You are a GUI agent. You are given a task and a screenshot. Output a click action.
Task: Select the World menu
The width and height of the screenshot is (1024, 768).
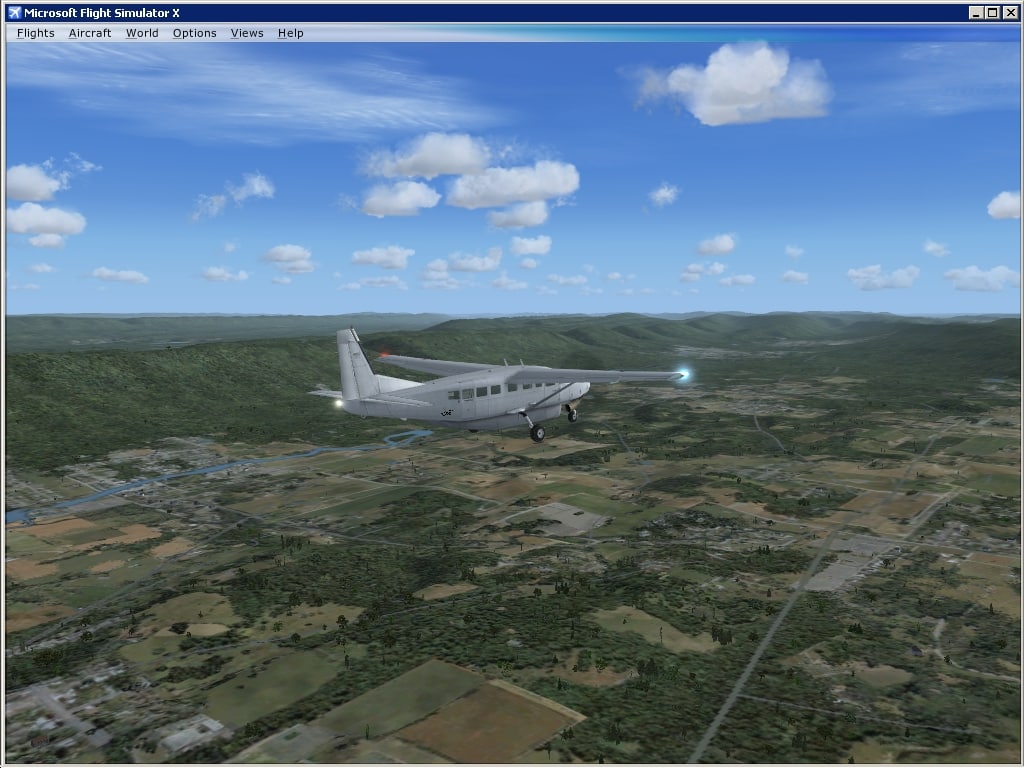click(142, 33)
